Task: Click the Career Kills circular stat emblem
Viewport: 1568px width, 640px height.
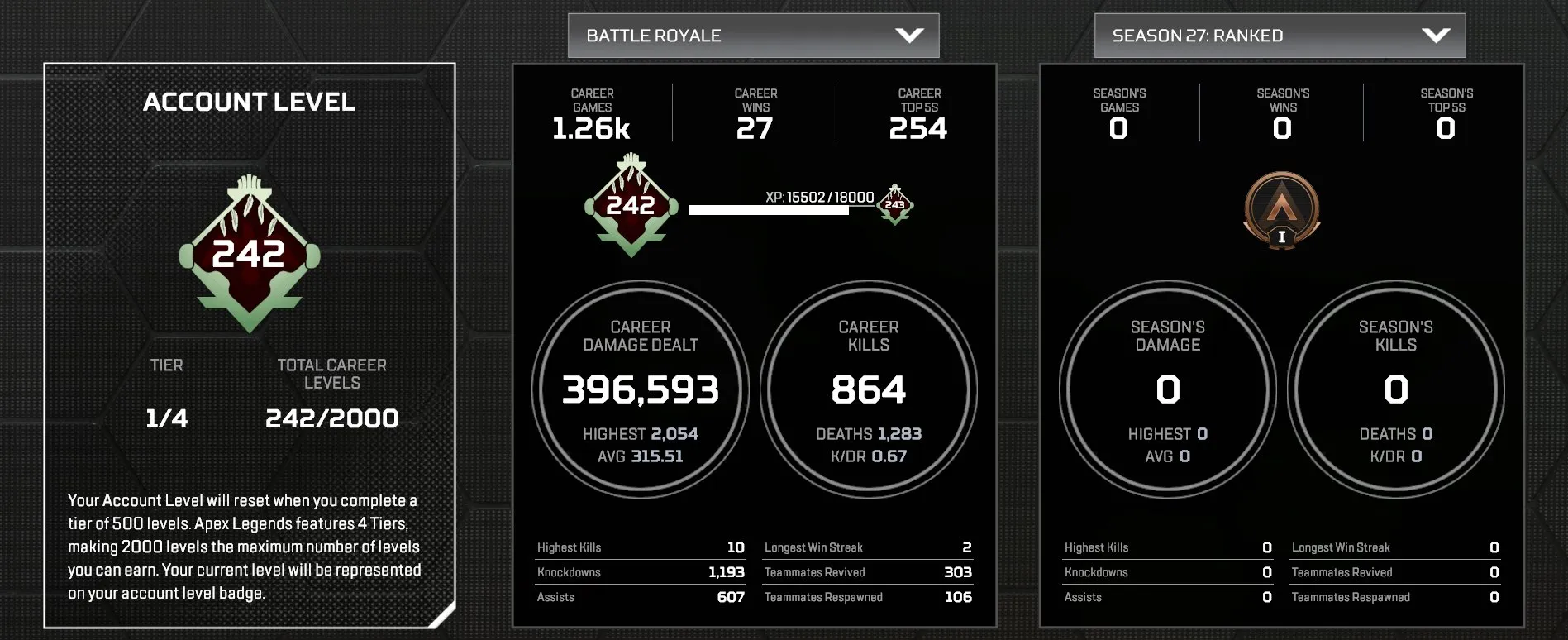Action: [868, 389]
